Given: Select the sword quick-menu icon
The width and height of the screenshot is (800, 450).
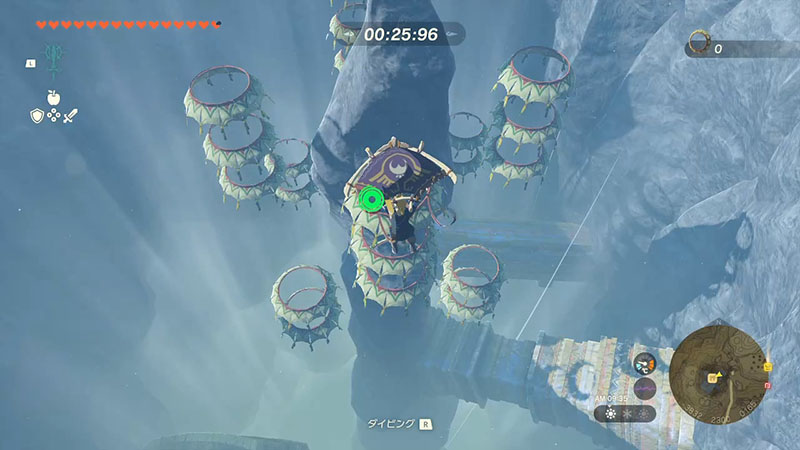Looking at the screenshot, I should [x=70, y=116].
